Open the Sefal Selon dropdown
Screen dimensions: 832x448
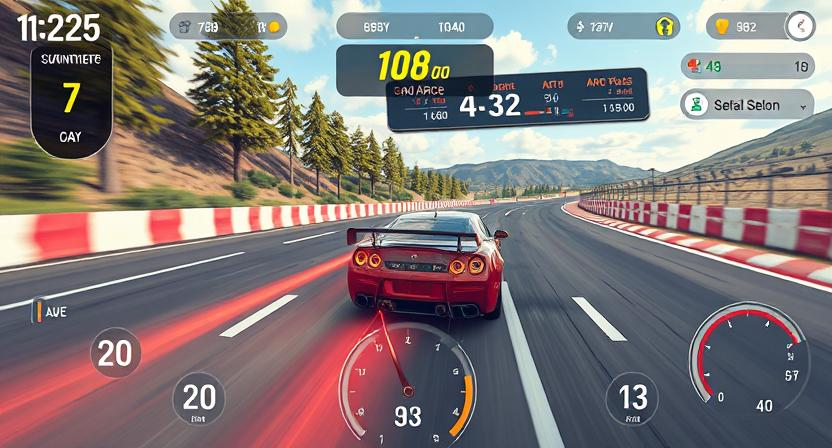point(746,104)
